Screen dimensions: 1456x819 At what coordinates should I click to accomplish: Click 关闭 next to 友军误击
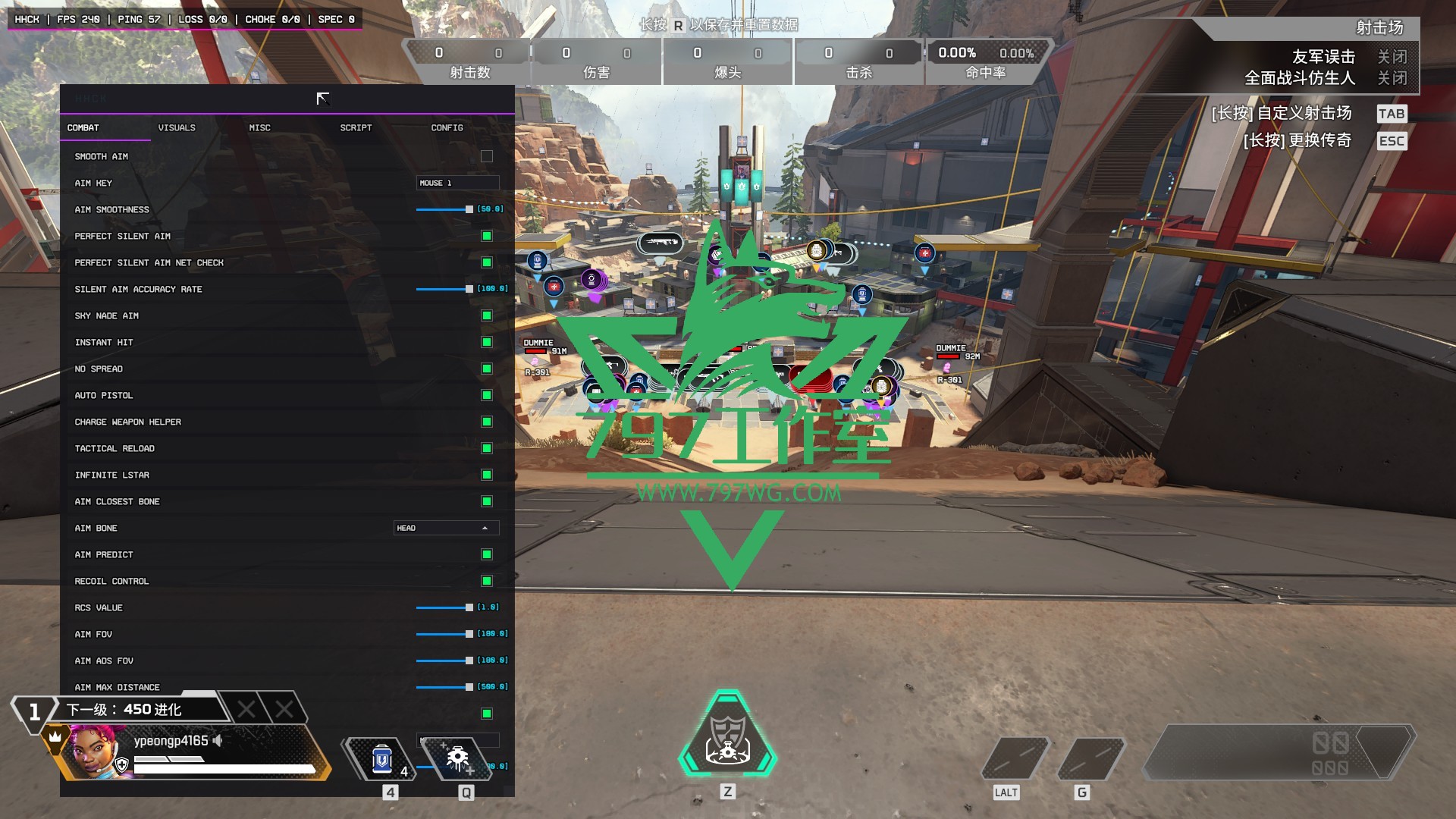(x=1392, y=57)
